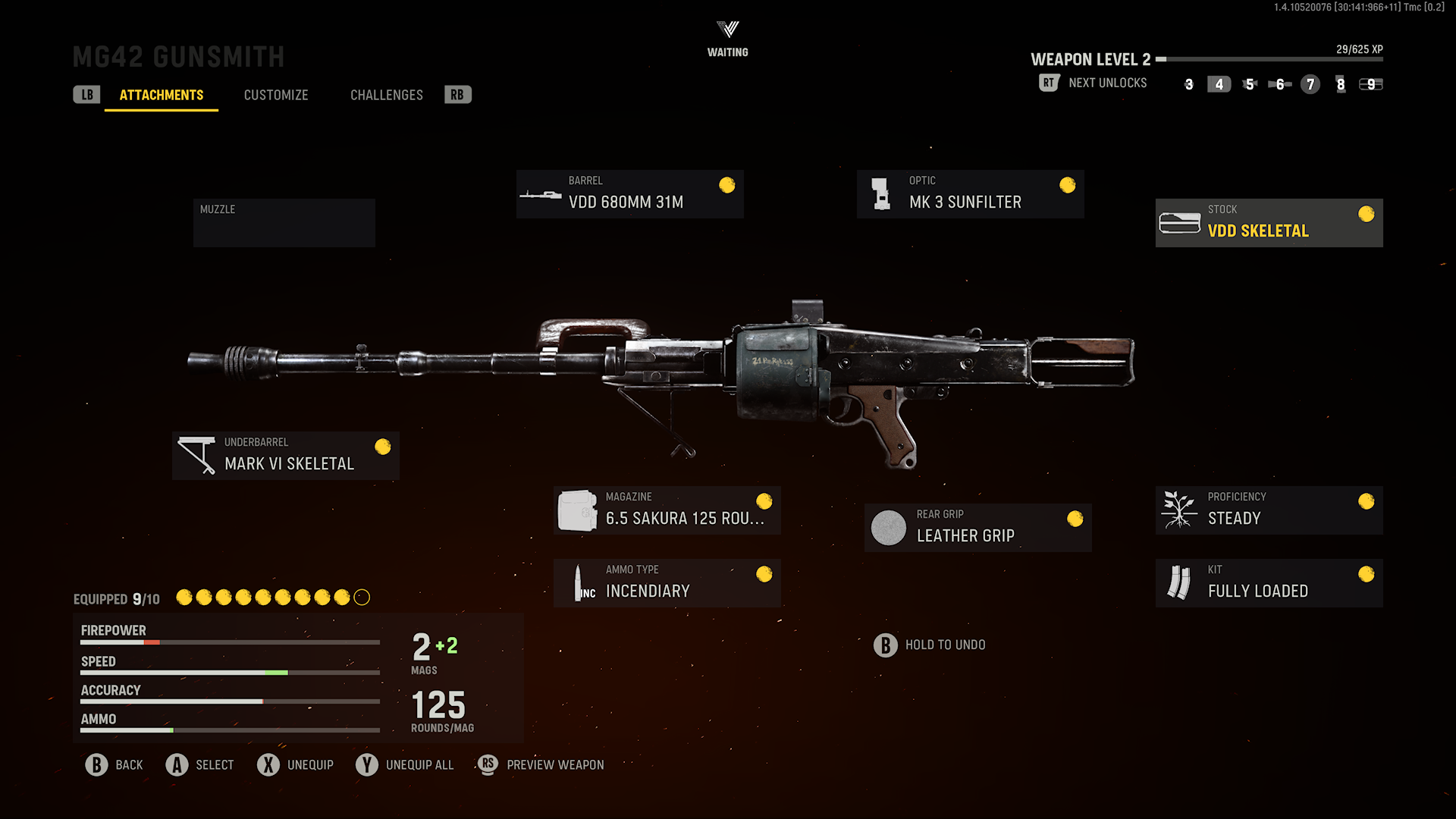Open the Challenges tab
The image size is (1456, 819).
pos(386,95)
